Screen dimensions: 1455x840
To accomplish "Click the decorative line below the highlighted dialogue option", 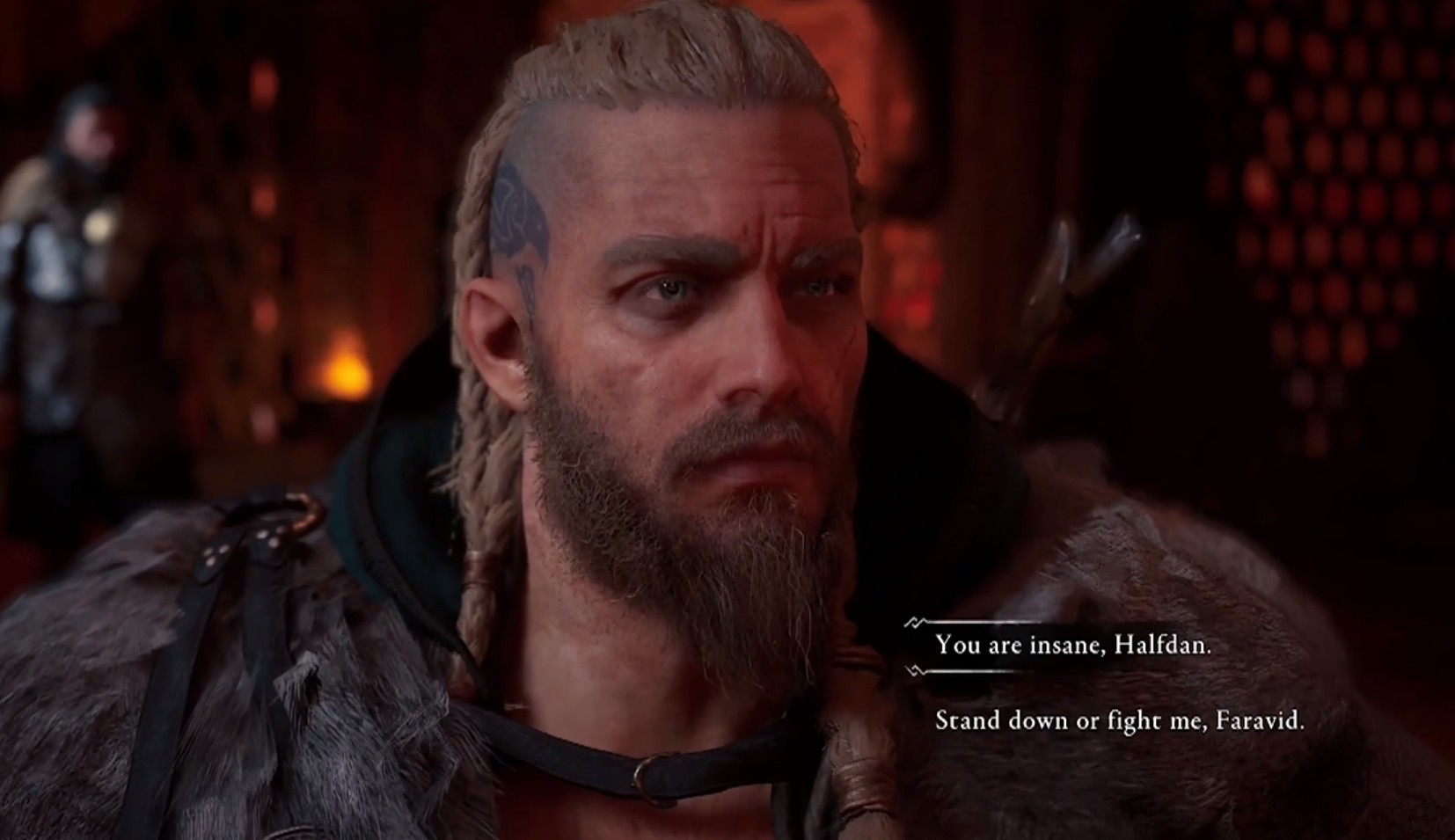I will (976, 670).
